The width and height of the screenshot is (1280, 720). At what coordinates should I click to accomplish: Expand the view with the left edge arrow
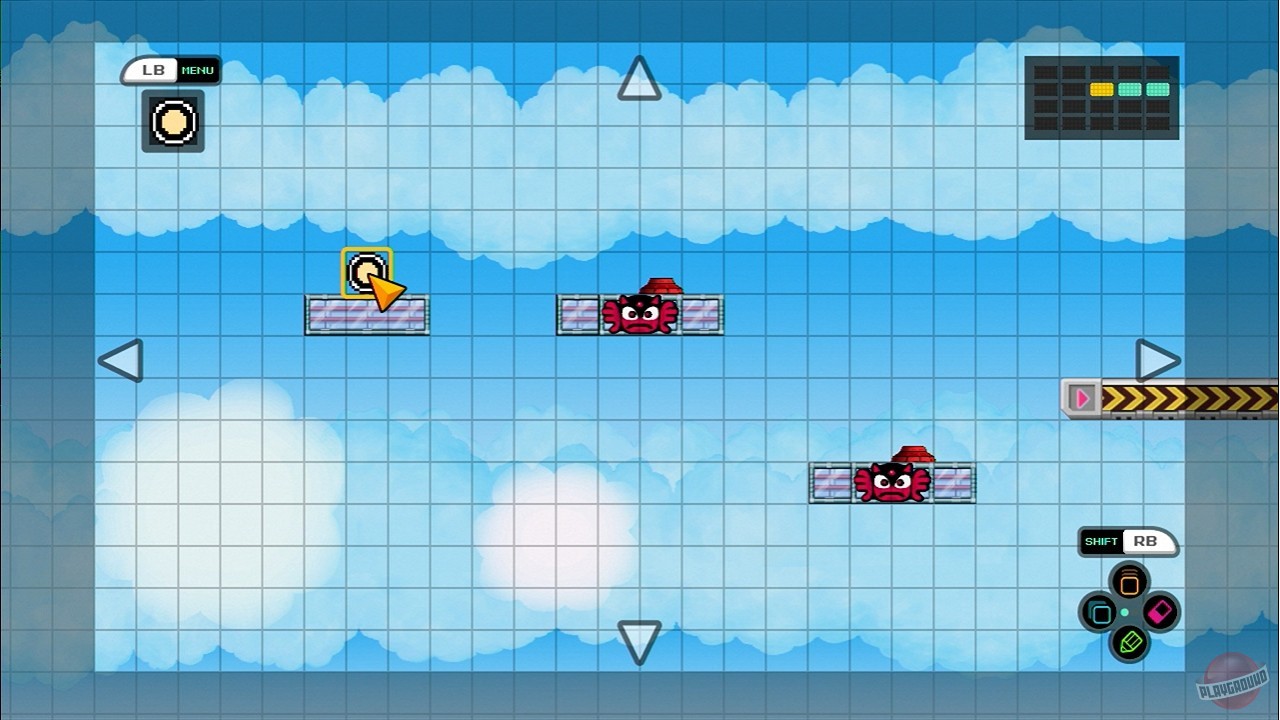coord(122,362)
